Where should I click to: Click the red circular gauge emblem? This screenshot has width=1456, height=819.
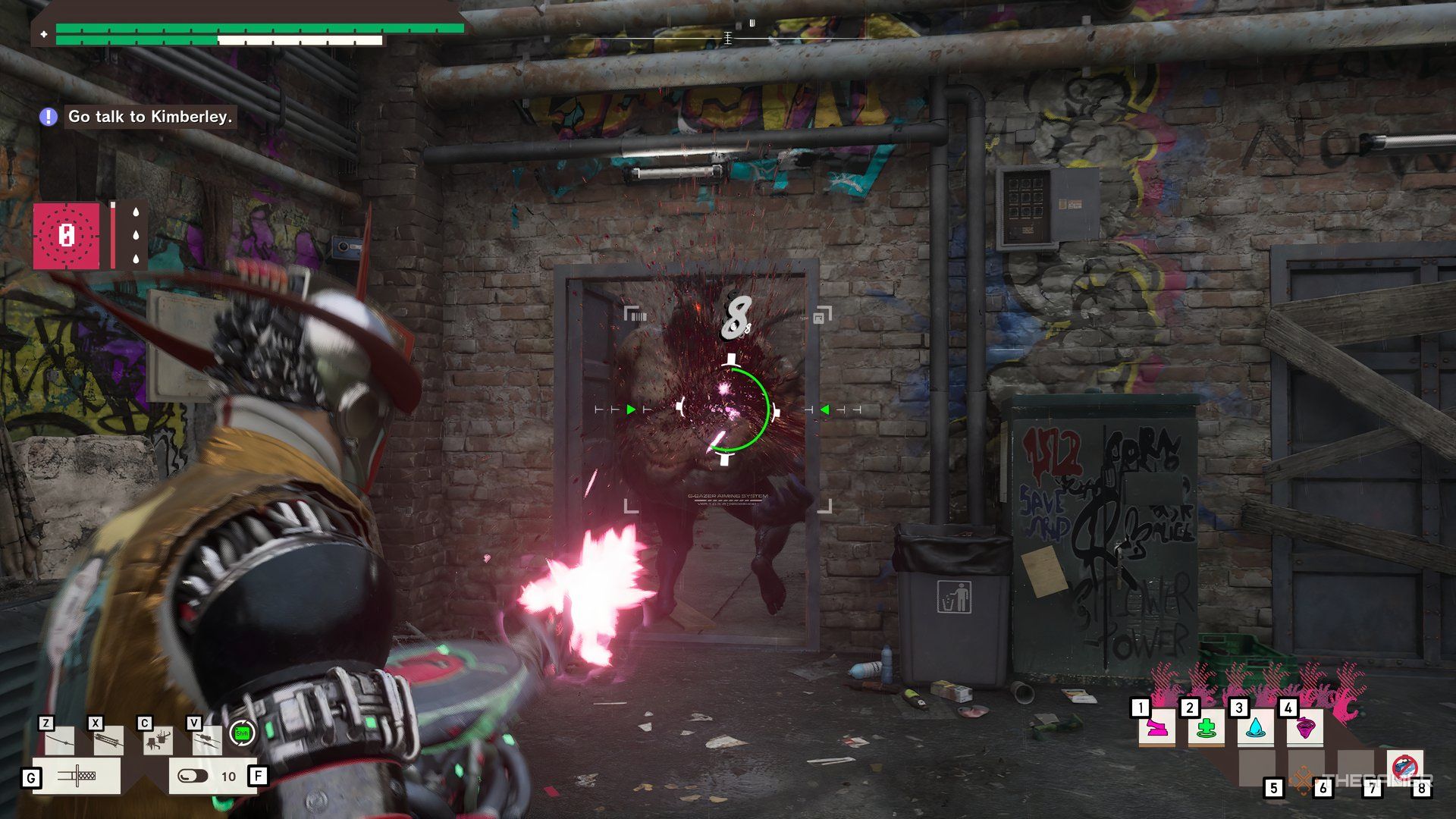coord(67,236)
